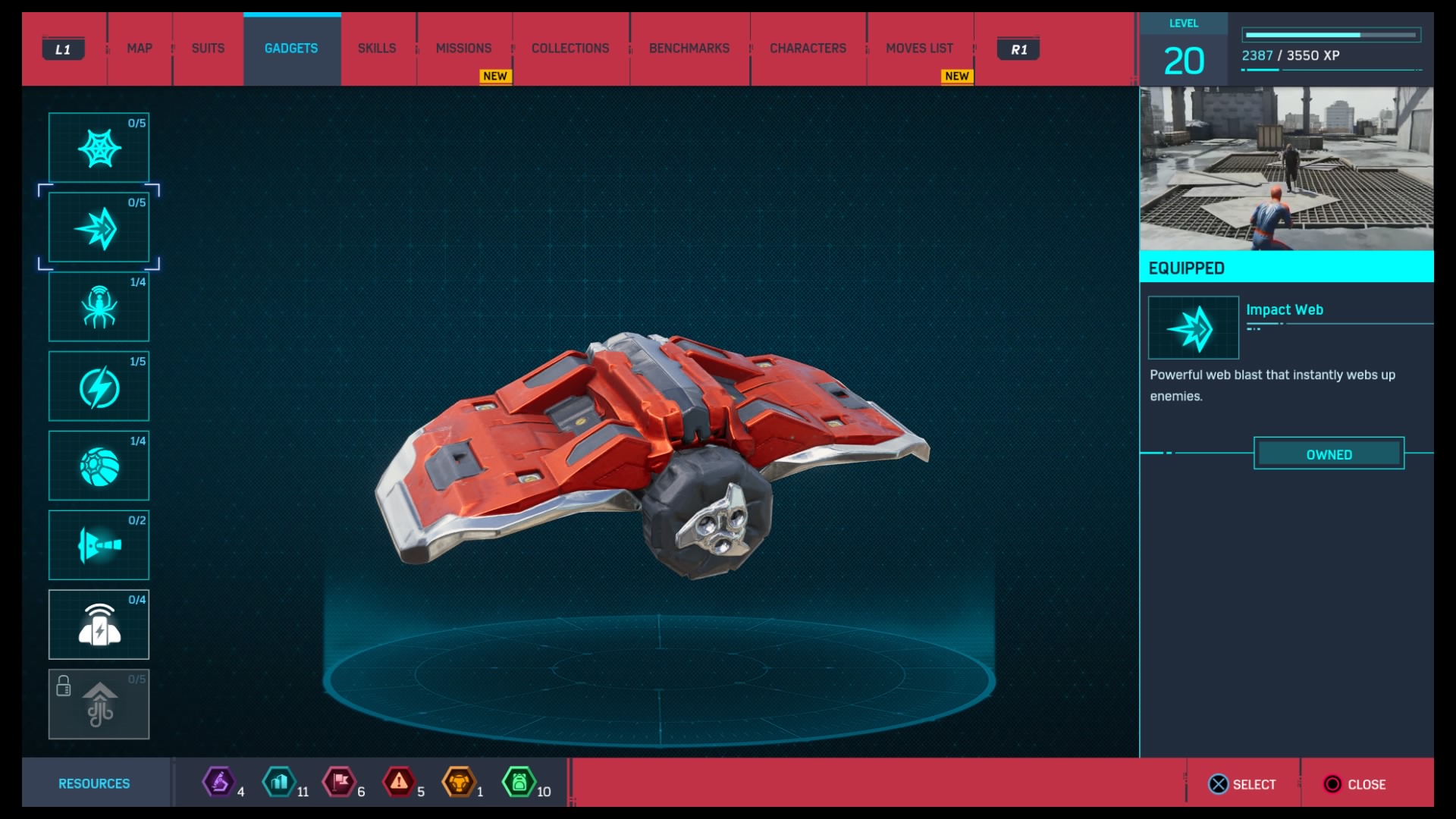Click the Owned status button
This screenshot has width=1456, height=819.
[x=1329, y=454]
